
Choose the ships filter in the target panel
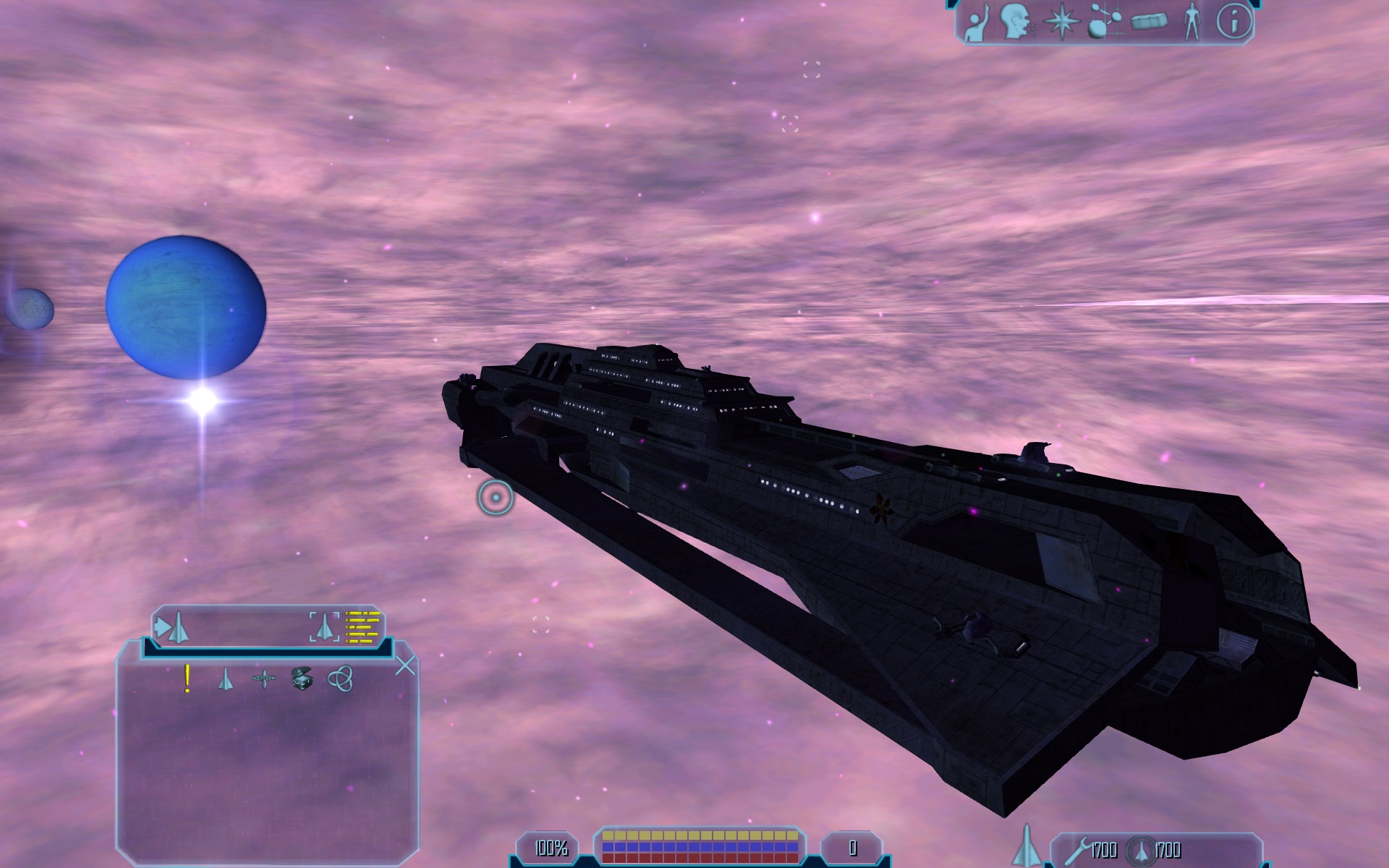coord(226,679)
